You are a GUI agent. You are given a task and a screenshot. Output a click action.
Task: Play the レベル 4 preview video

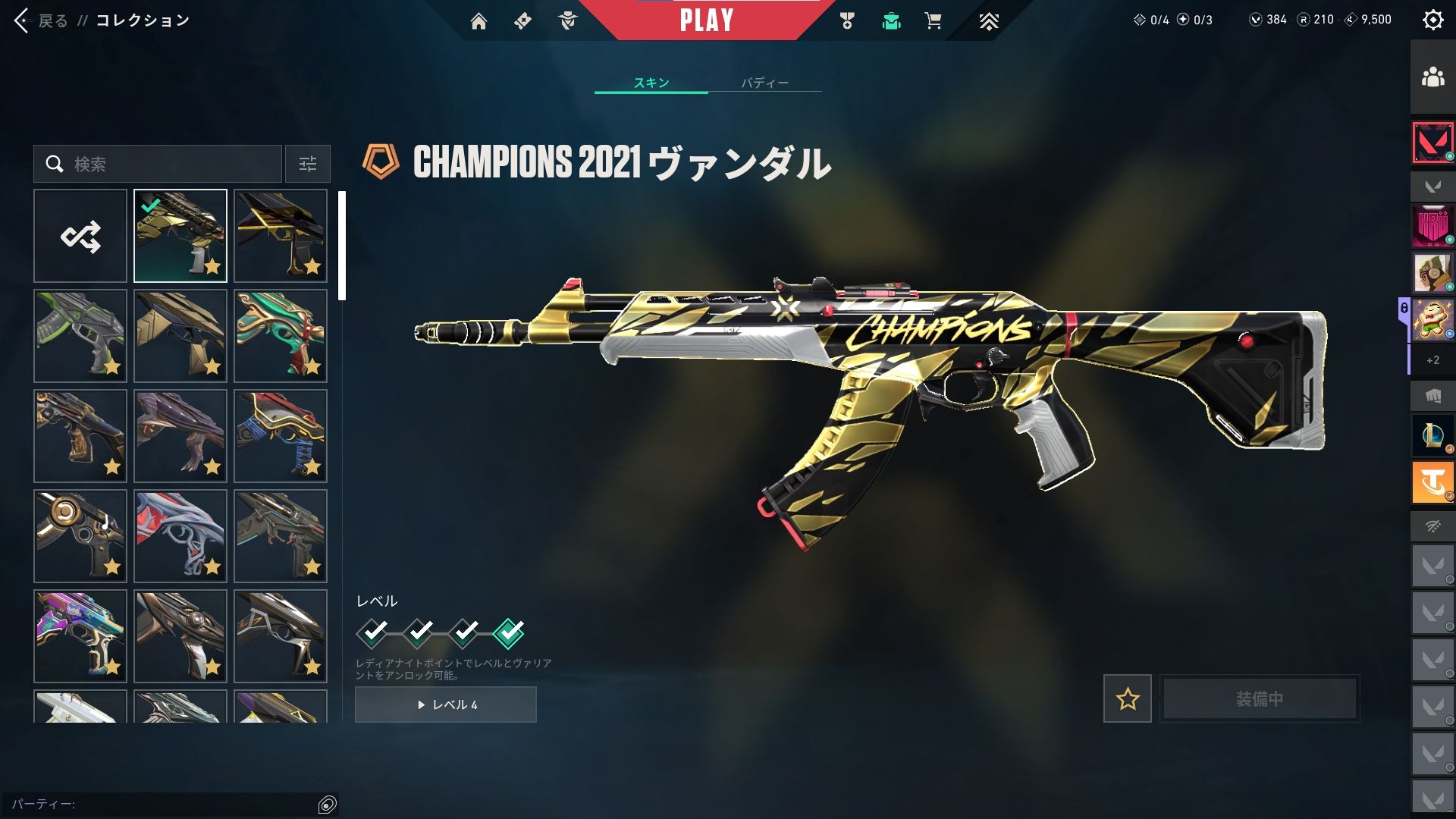(446, 704)
